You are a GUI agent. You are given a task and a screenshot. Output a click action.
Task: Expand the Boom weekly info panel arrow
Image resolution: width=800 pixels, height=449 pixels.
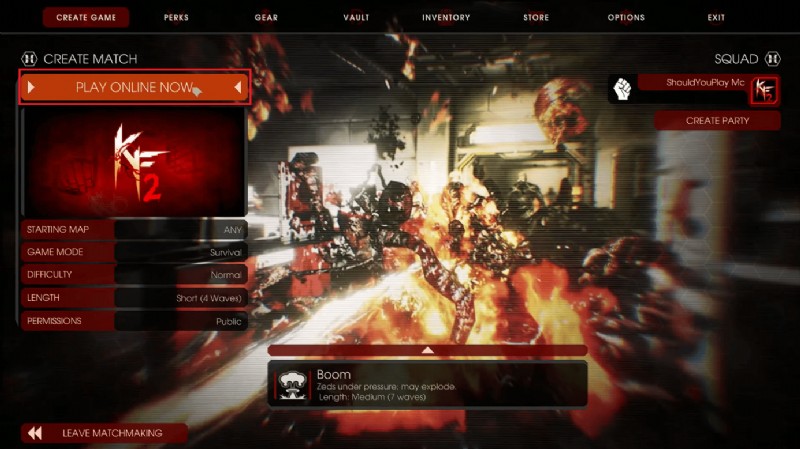point(427,351)
